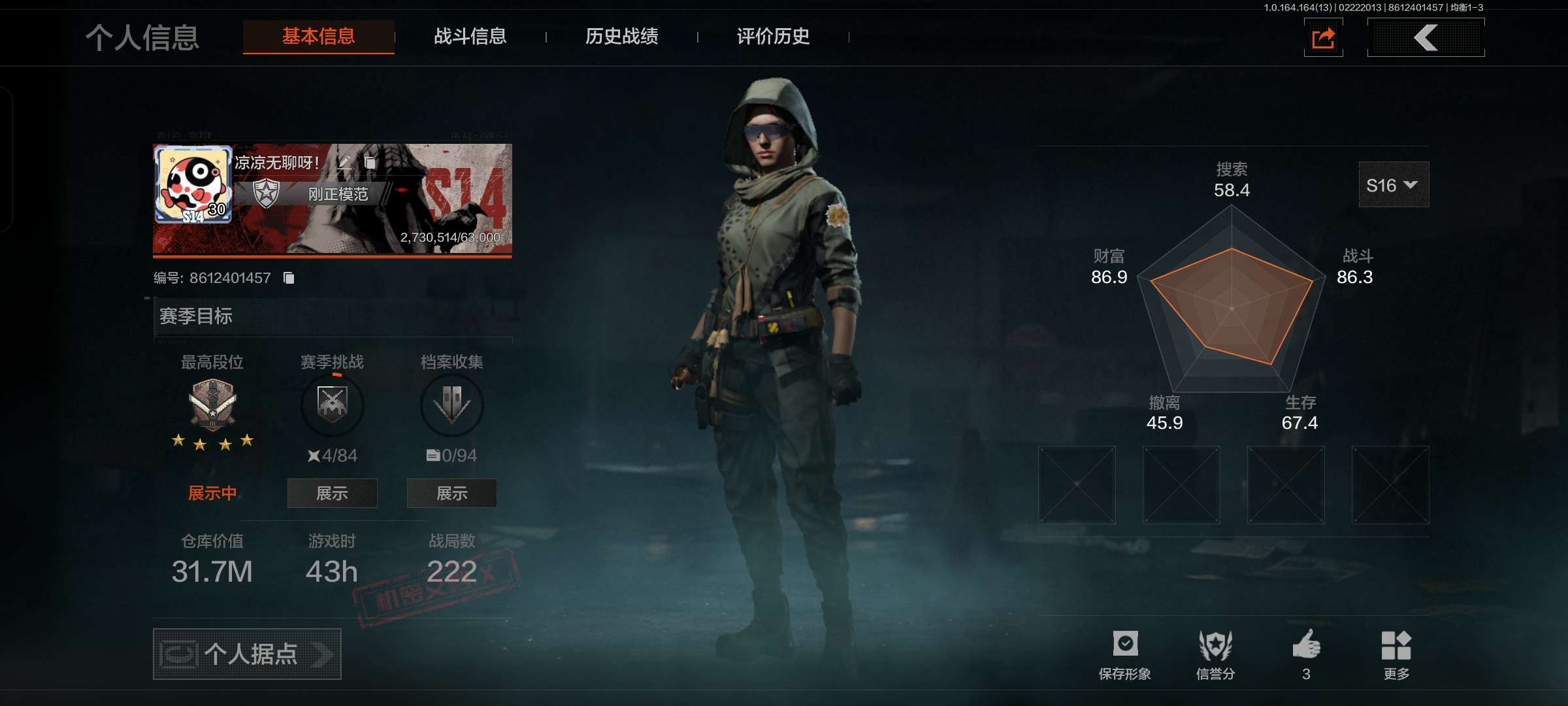Collapse the panel with the back chevron arrow
The height and width of the screenshot is (706, 1568).
click(x=1426, y=37)
